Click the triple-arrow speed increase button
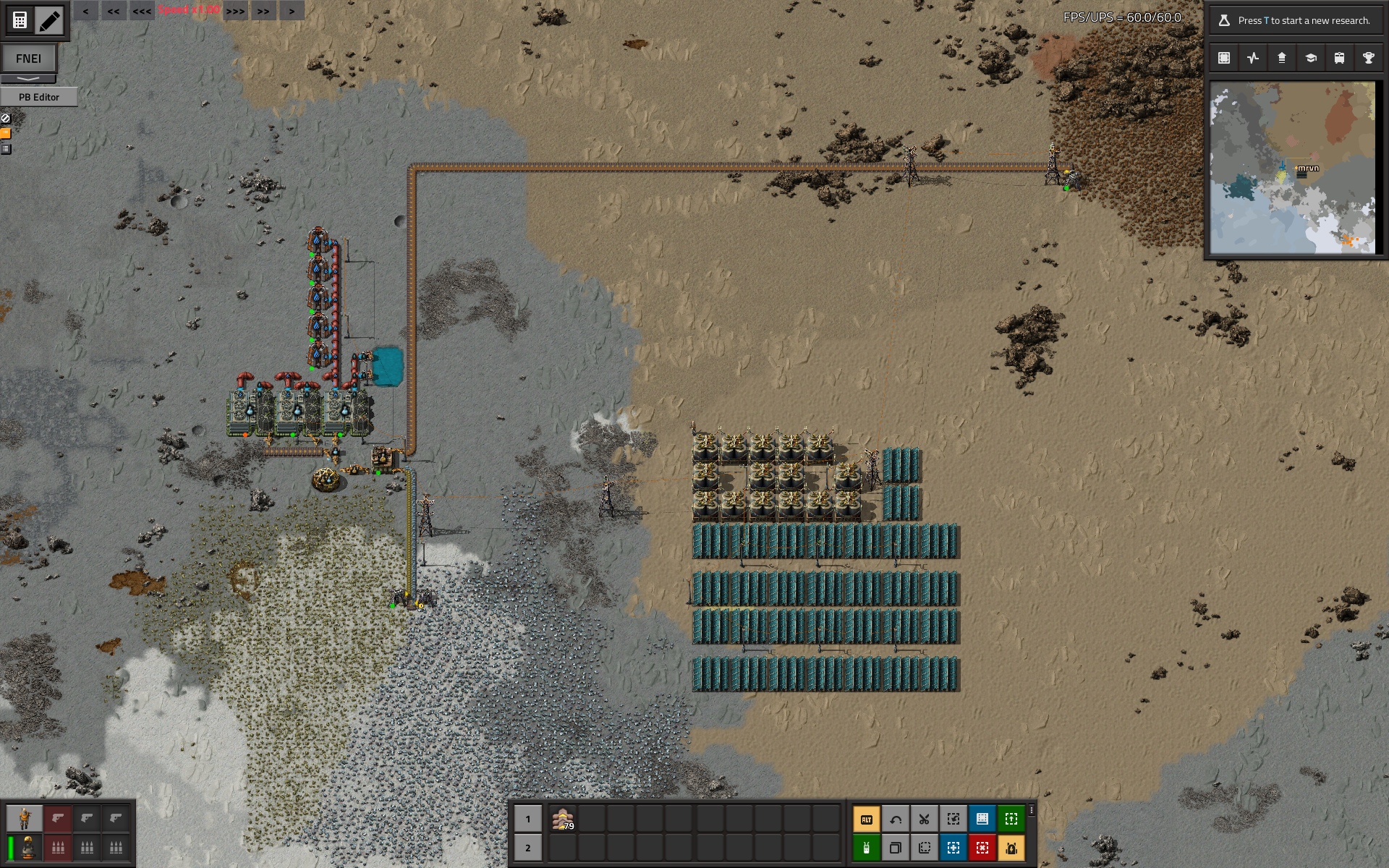Viewport: 1389px width, 868px height. [x=235, y=11]
